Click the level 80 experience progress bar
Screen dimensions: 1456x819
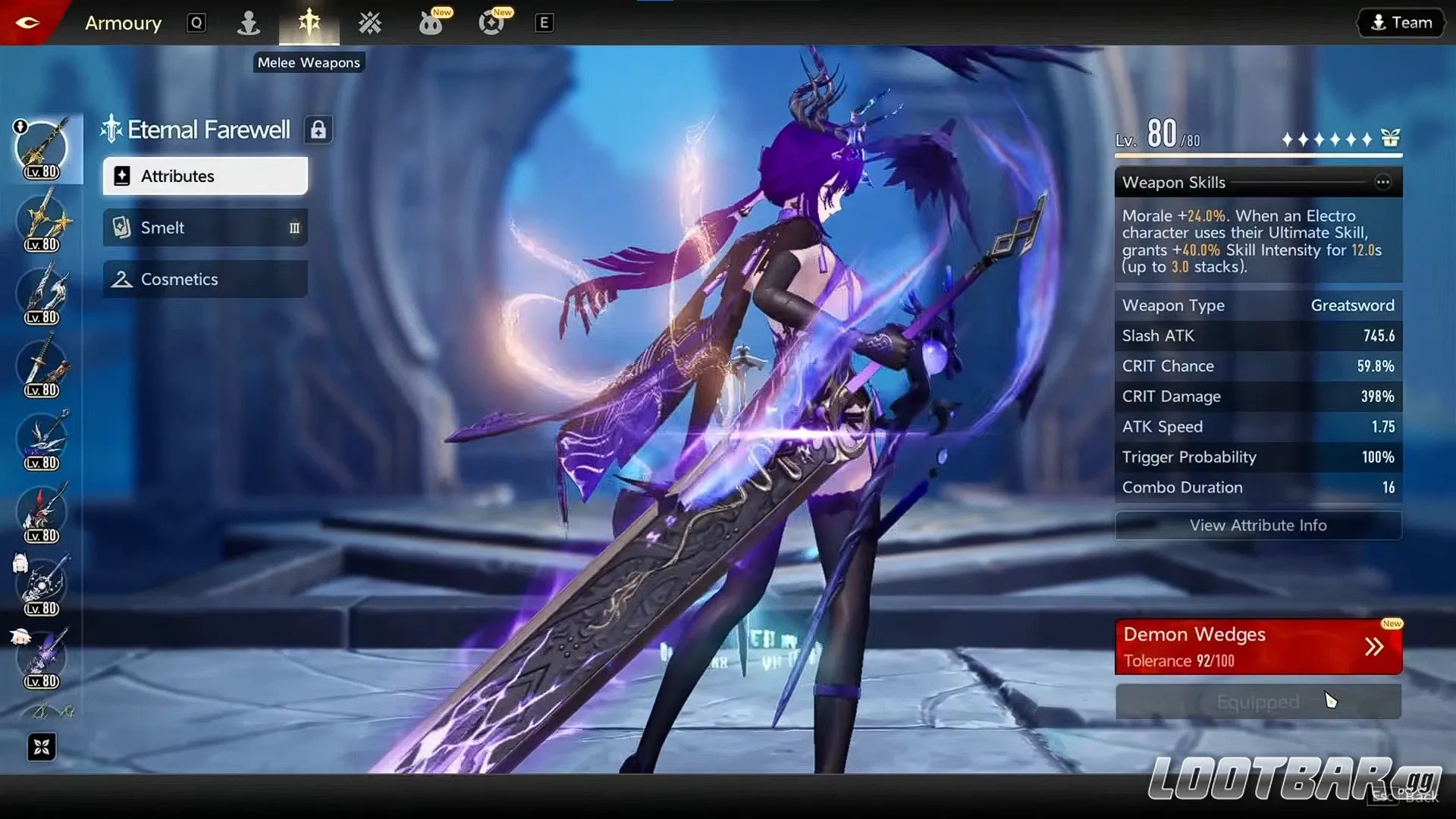[1259, 155]
